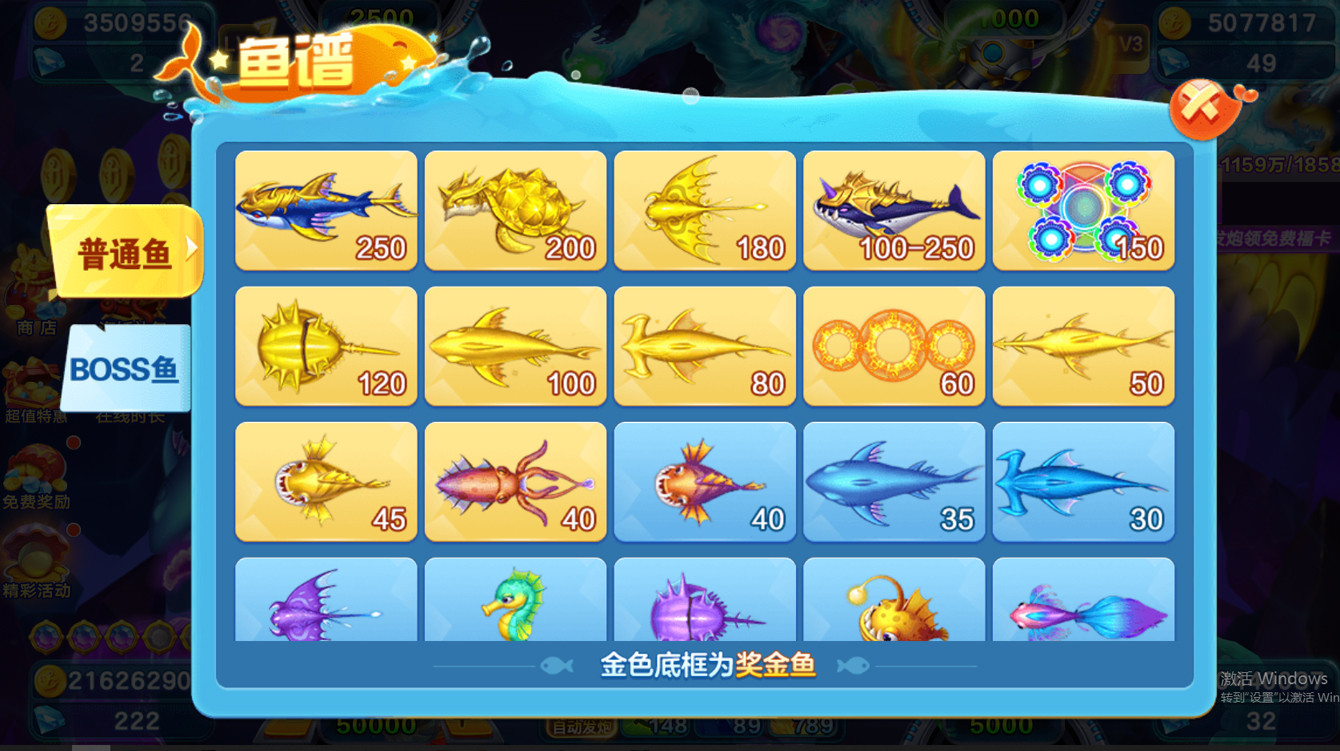This screenshot has height=751, width=1340.
Task: Click the golden turtle worth 200
Action: coord(515,210)
